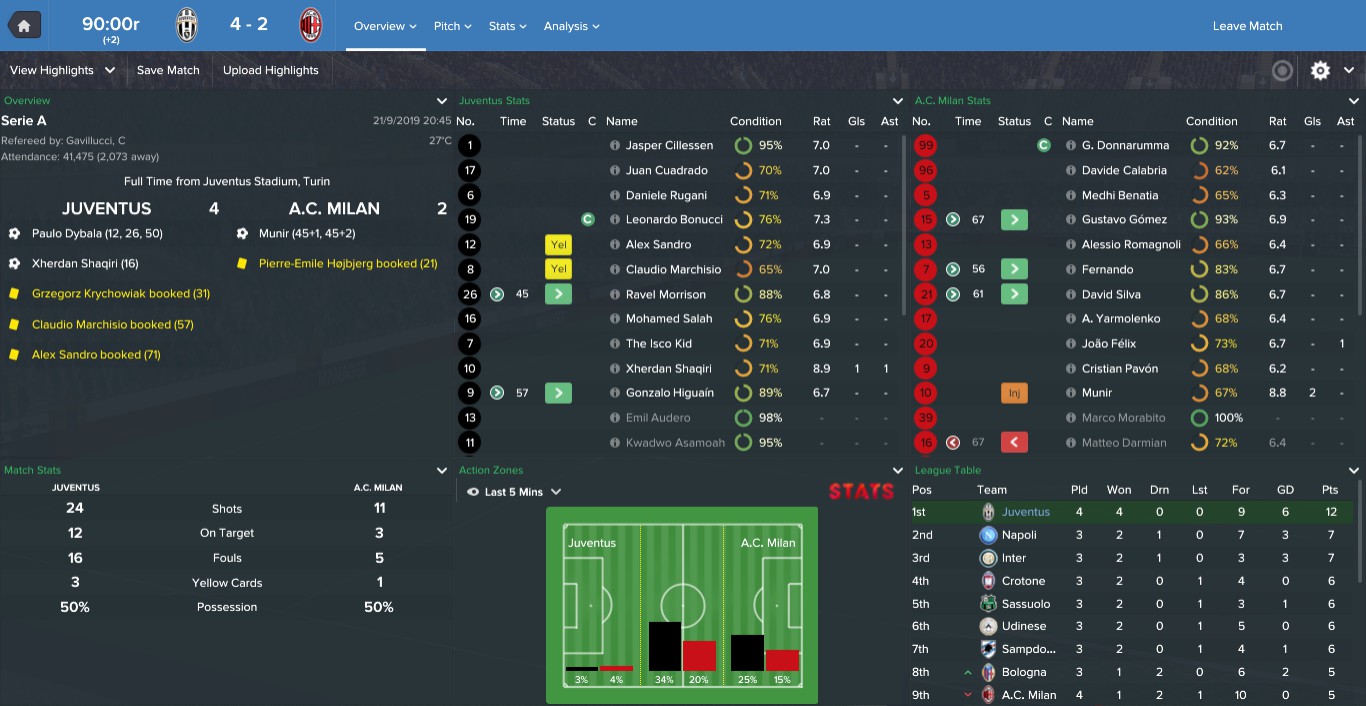Expand the Match Stats panel selector
1366x706 pixels.
point(442,470)
